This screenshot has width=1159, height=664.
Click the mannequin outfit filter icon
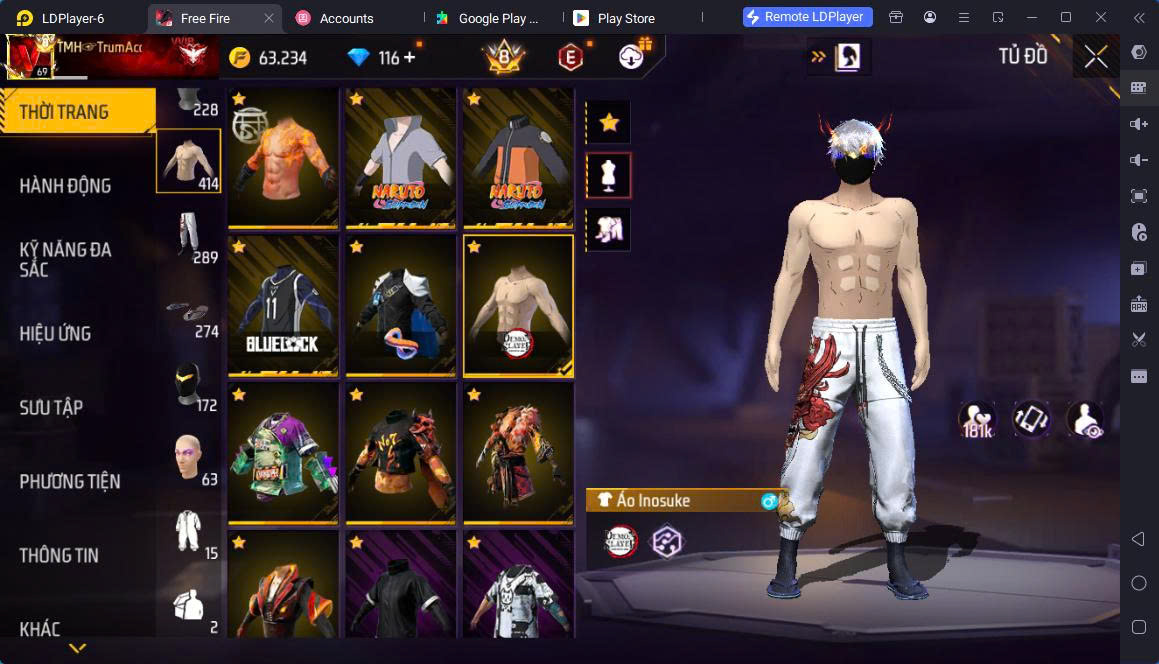click(608, 176)
